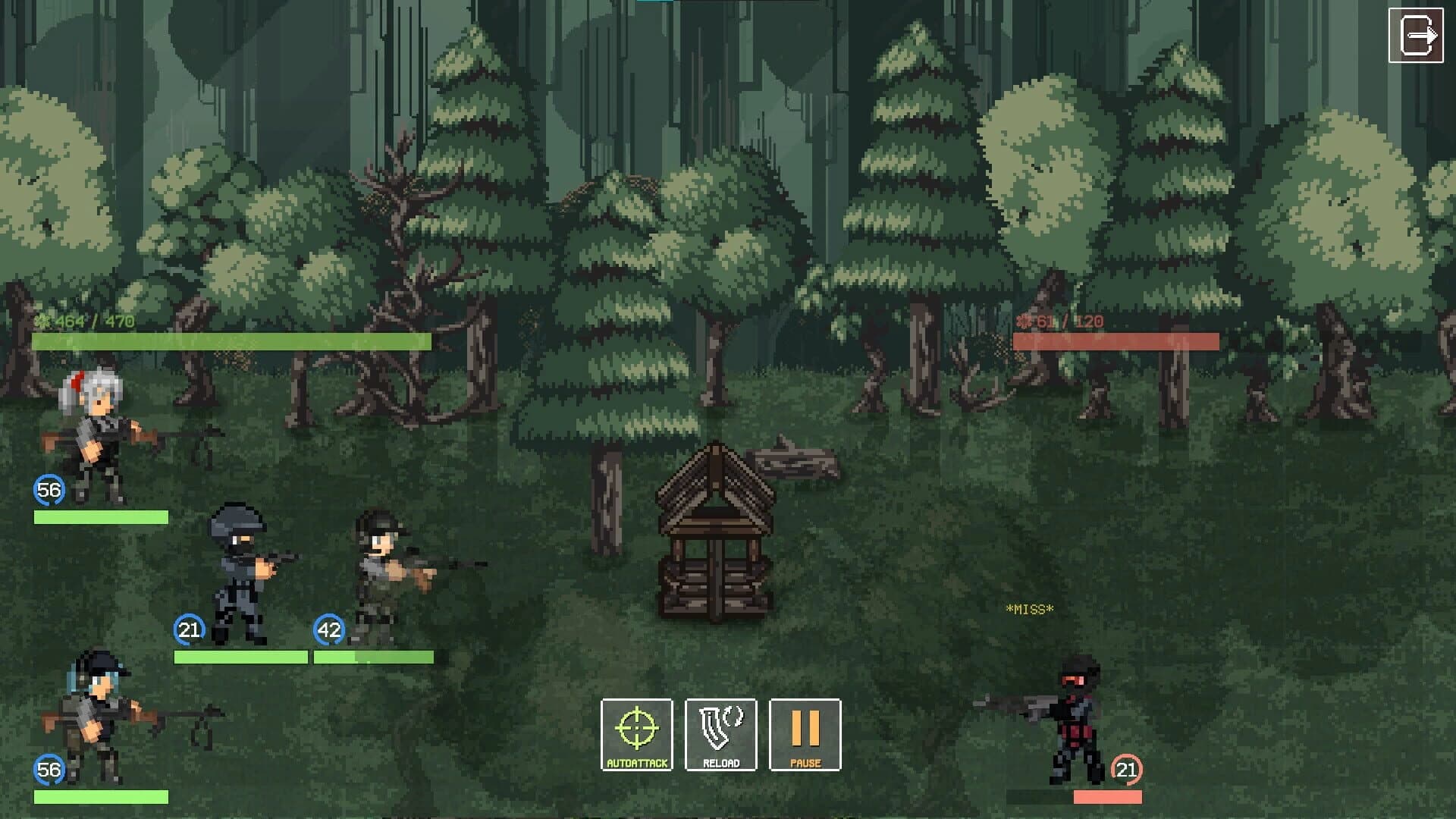1456x819 pixels.
Task: Select the blue 56 ammo badge on top-left soldier
Action: [48, 491]
